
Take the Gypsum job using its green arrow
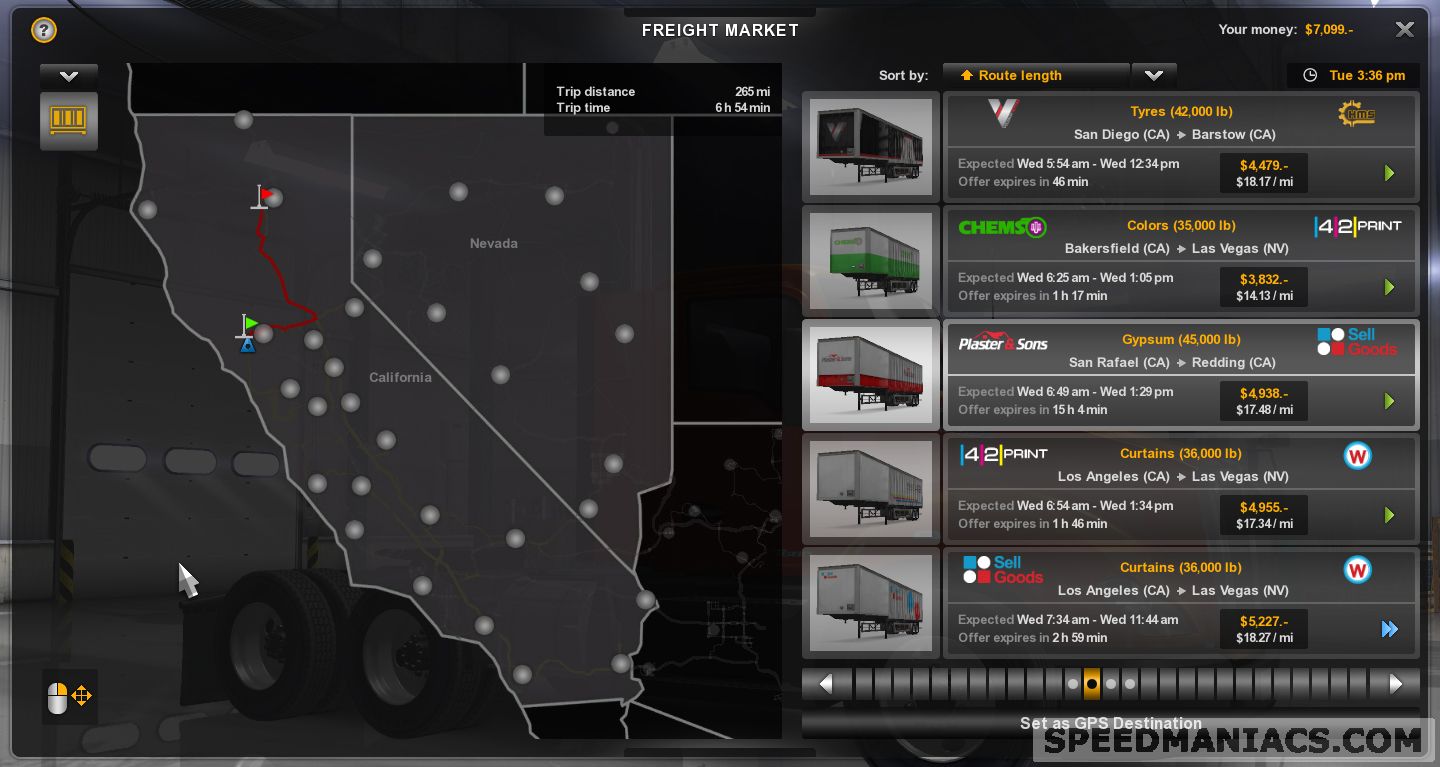point(1389,401)
